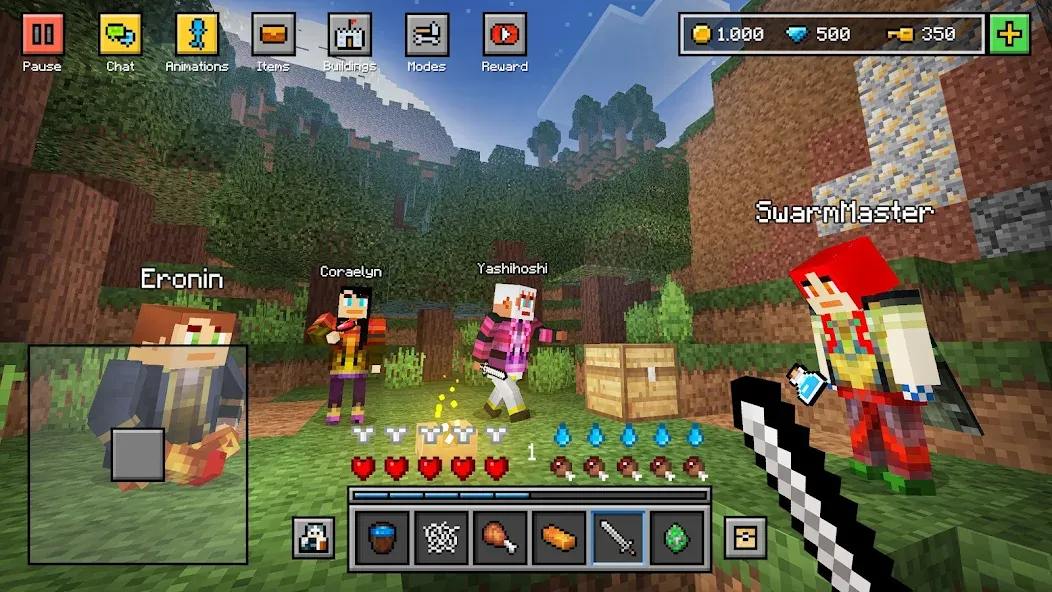Open the Buildings menu

click(x=350, y=35)
